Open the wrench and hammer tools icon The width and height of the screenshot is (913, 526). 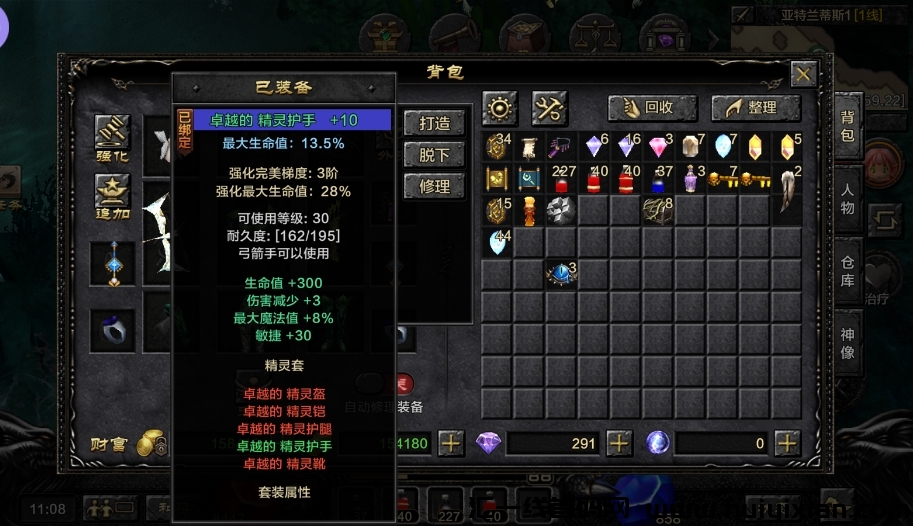(549, 107)
